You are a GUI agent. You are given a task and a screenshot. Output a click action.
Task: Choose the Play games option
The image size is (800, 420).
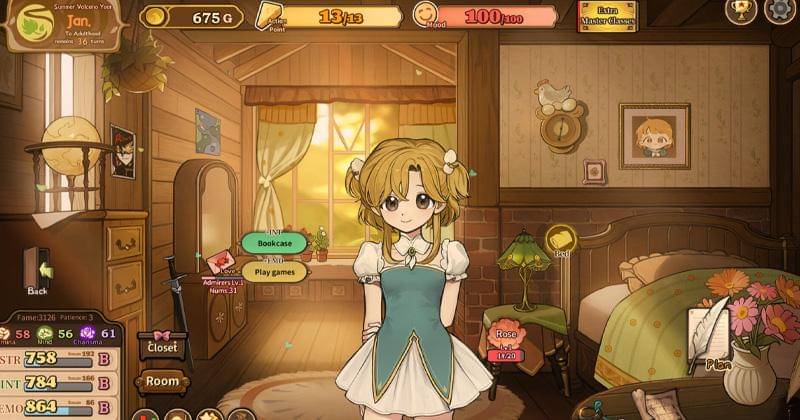(274, 271)
